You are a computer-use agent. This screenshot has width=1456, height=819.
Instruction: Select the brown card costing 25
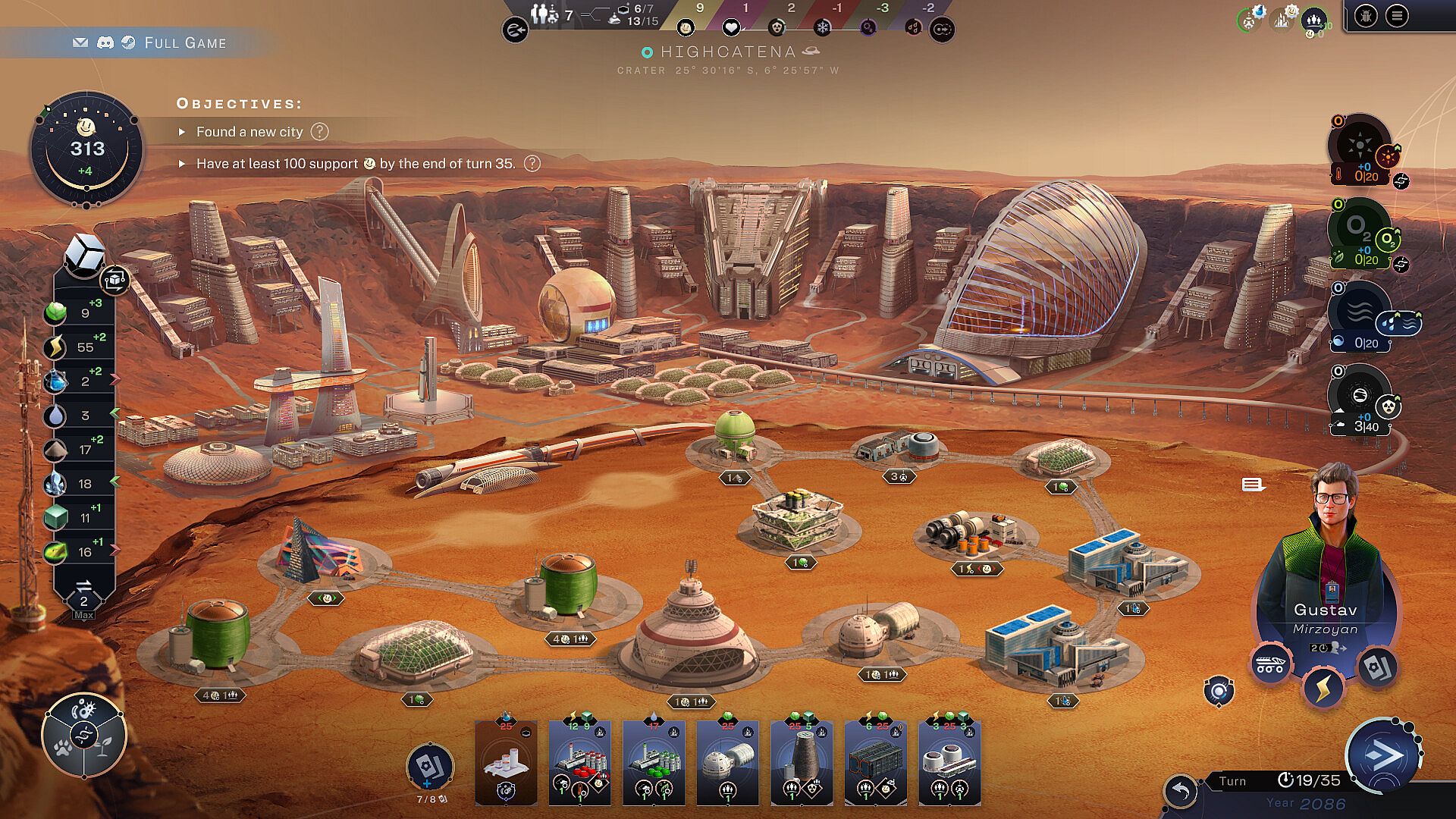[506, 762]
